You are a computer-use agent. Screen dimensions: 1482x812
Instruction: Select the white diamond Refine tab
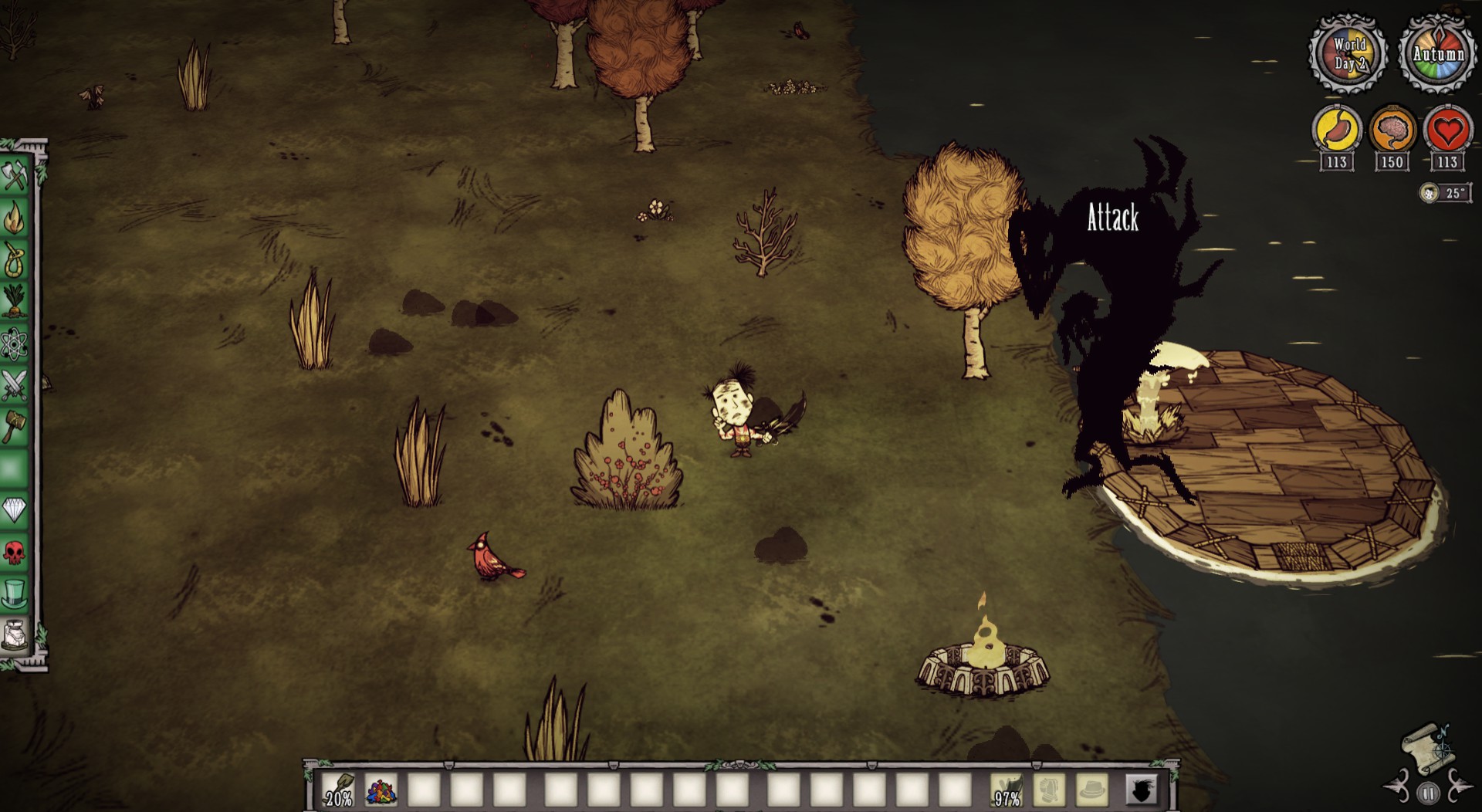click(x=15, y=510)
